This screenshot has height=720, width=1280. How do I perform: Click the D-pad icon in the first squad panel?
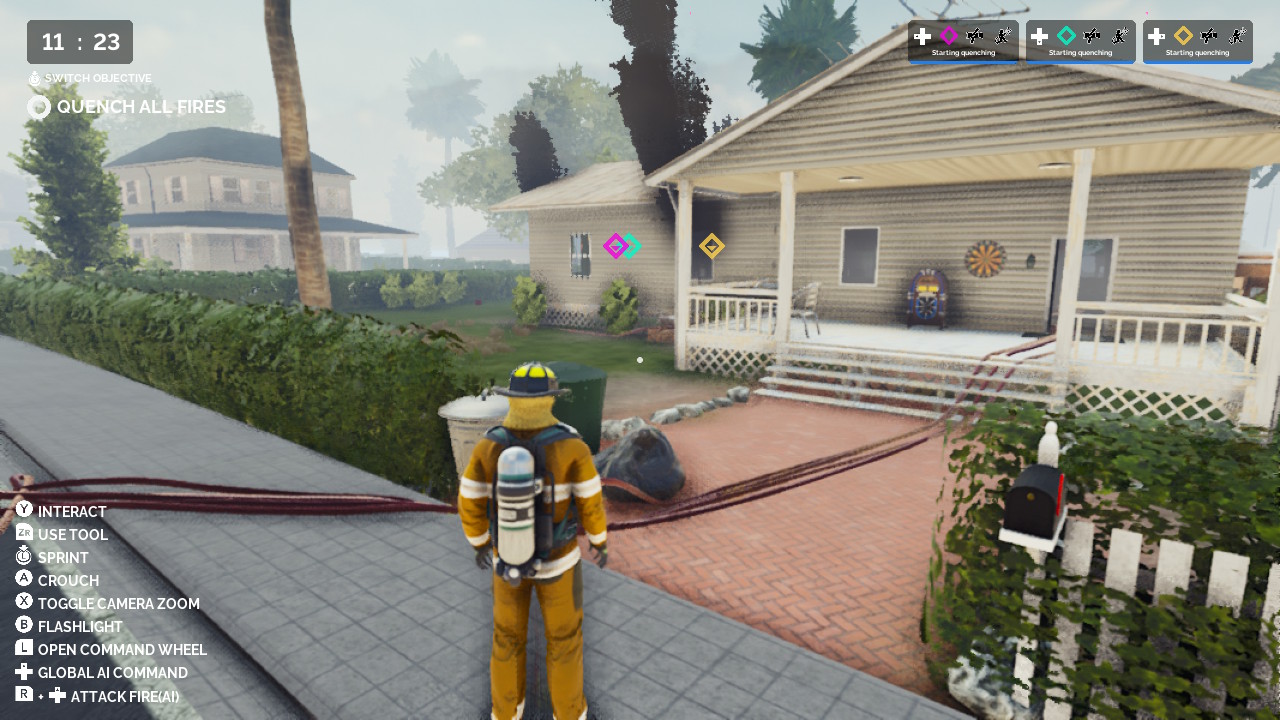click(923, 36)
